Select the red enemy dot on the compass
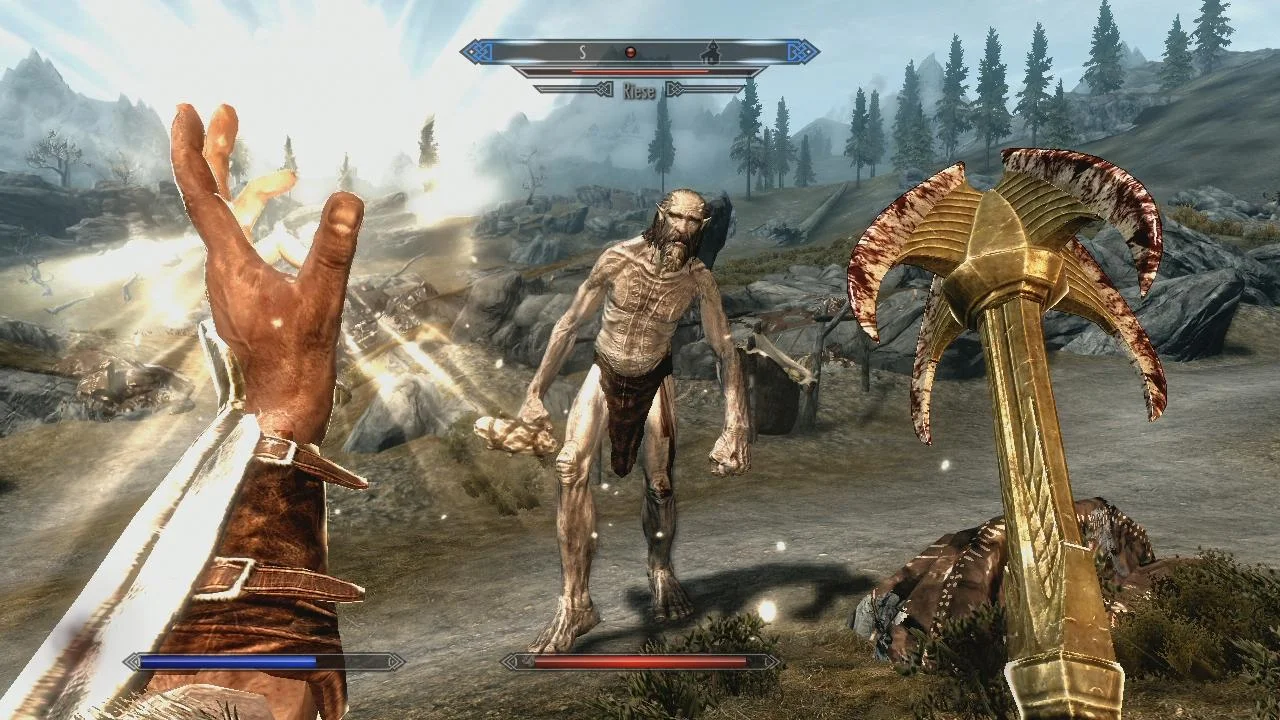The height and width of the screenshot is (720, 1280). click(x=631, y=51)
